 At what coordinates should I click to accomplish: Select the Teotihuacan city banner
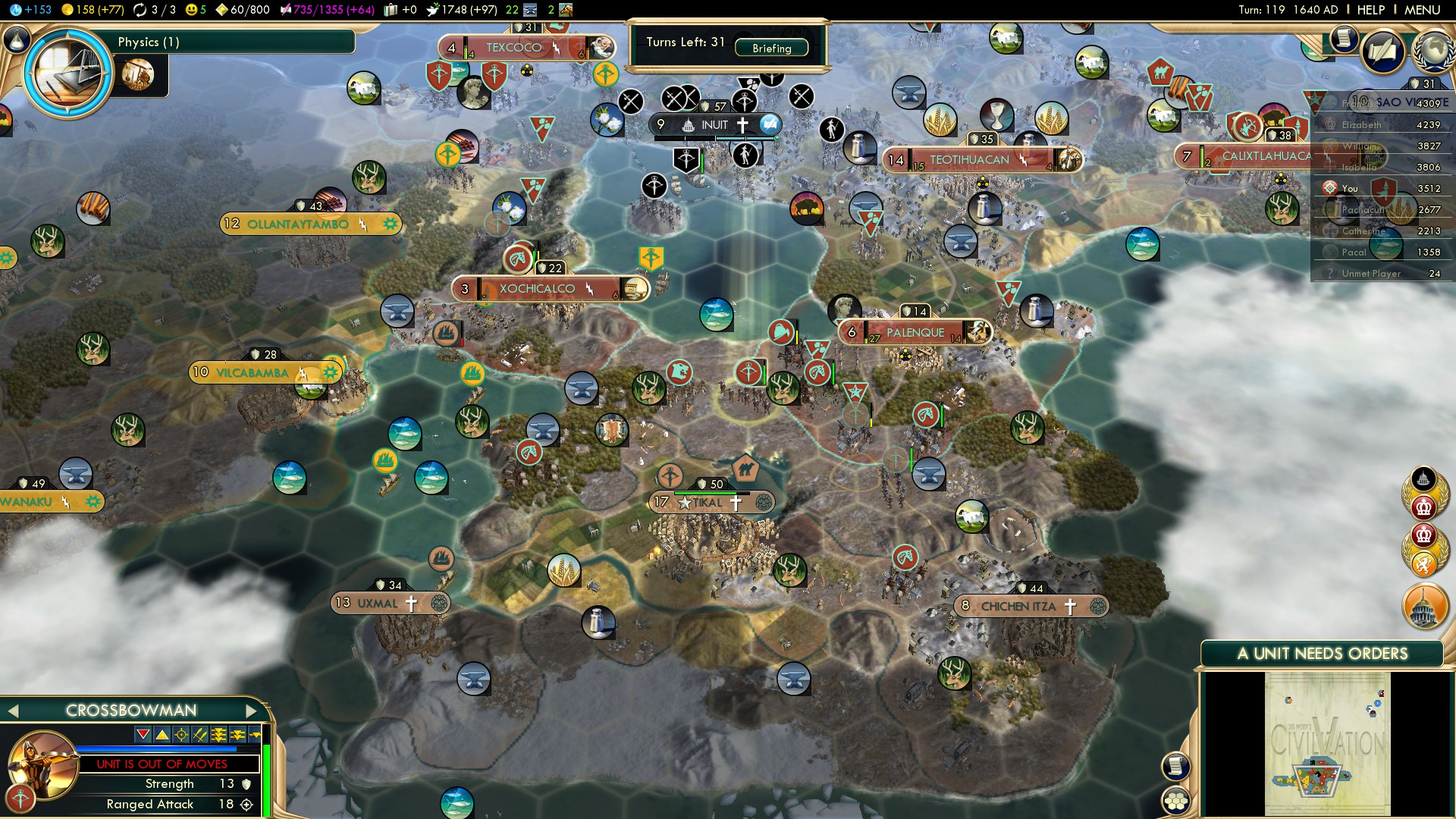[969, 160]
